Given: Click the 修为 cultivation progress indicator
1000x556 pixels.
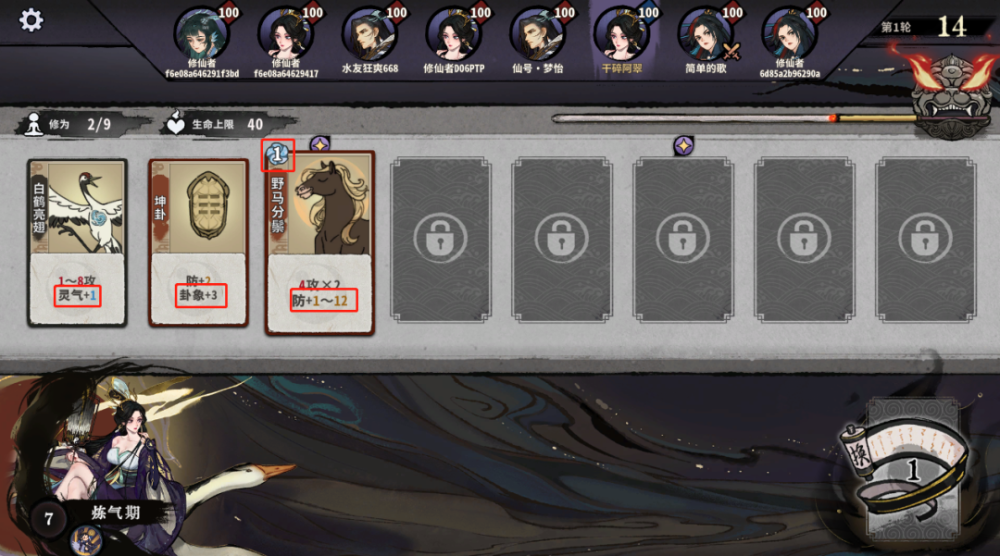Looking at the screenshot, I should click(69, 124).
